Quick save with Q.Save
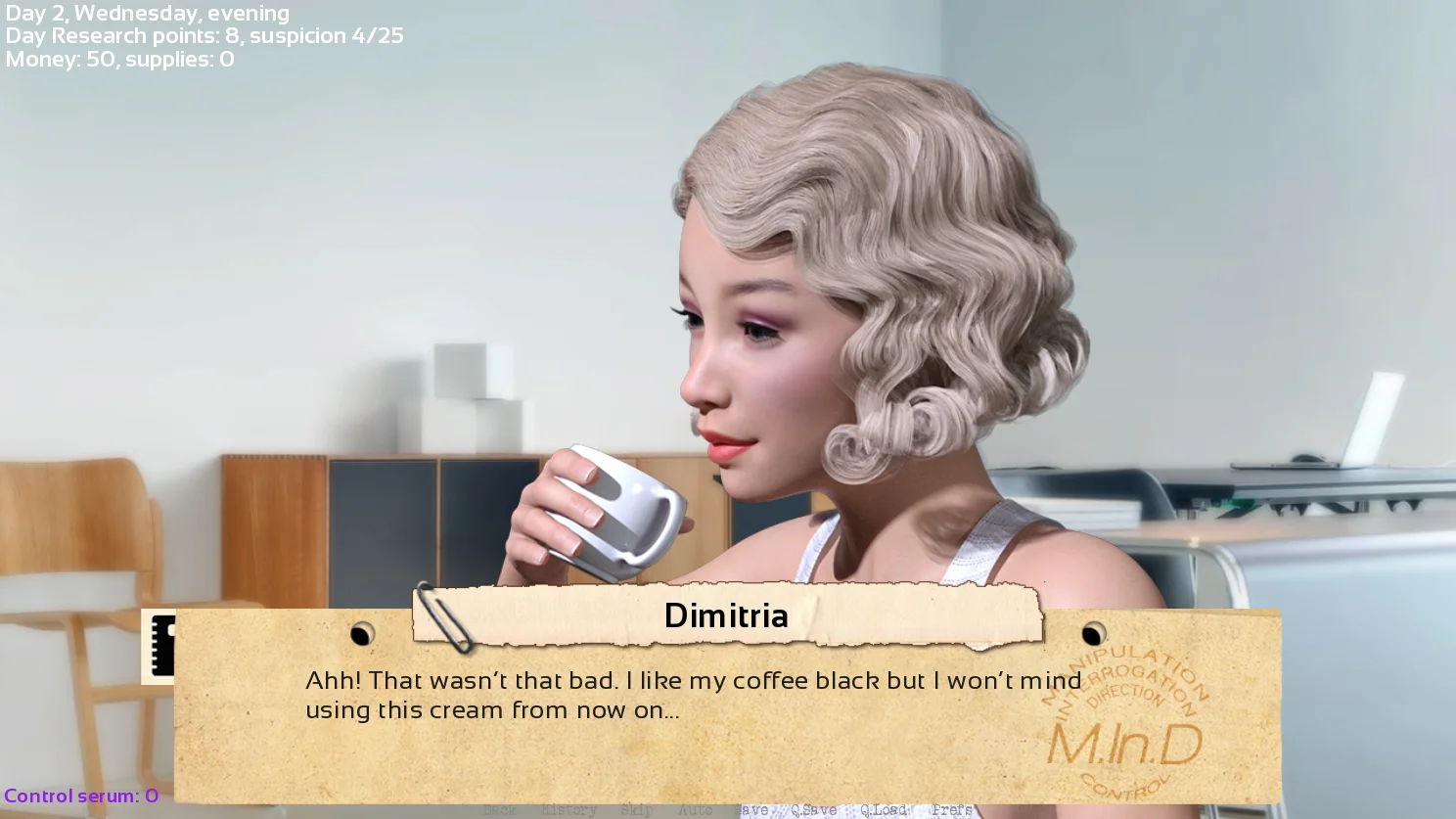The width and height of the screenshot is (1456, 819). point(814,810)
